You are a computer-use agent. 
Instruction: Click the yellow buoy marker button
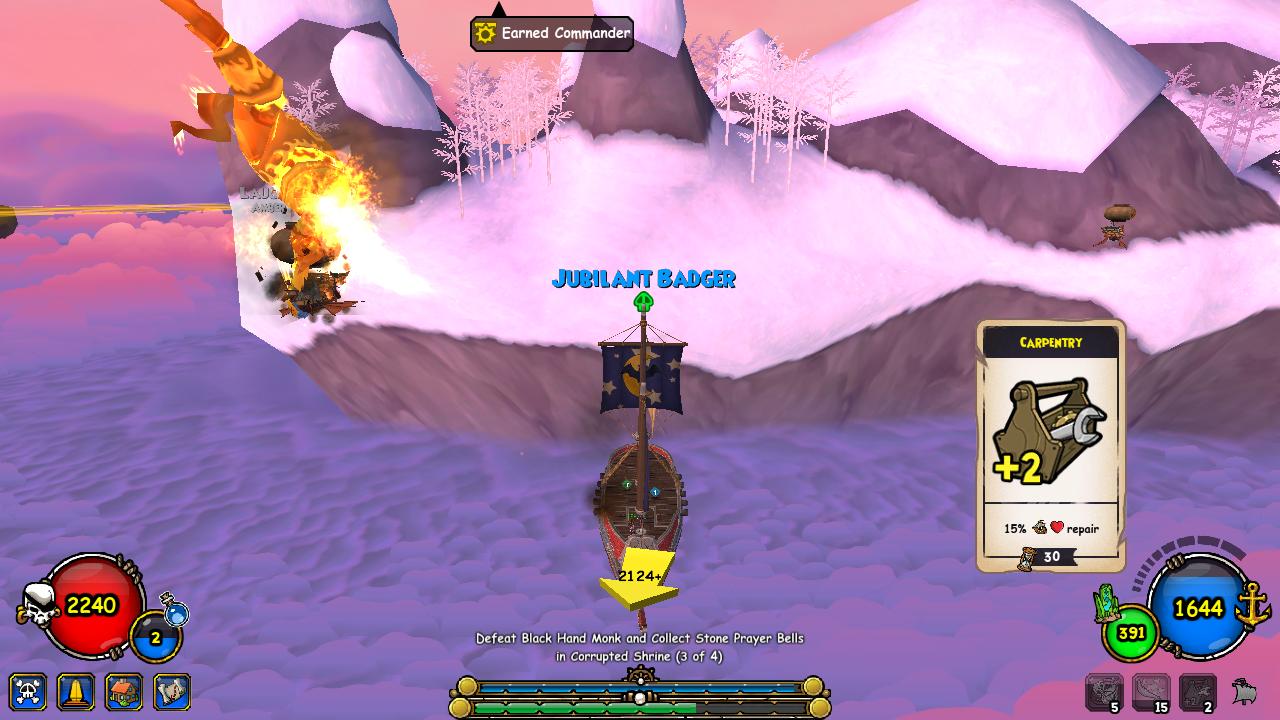click(x=76, y=692)
